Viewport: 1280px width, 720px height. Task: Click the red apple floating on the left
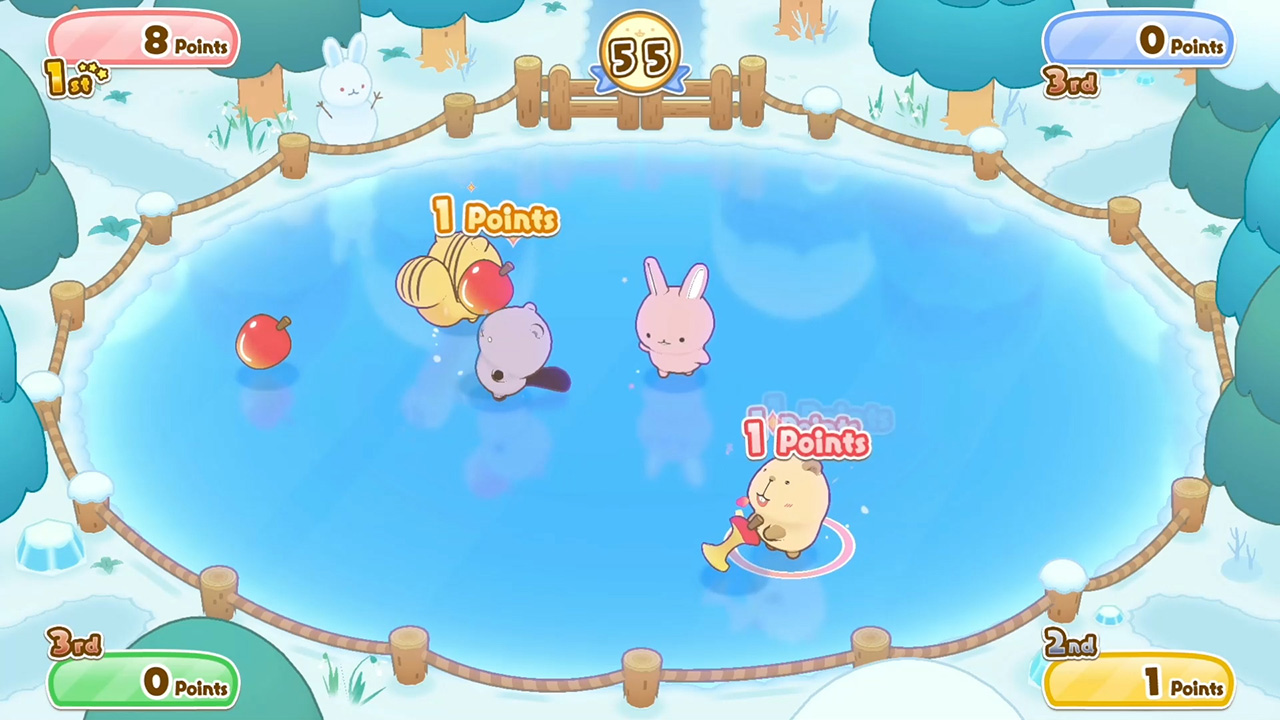coord(263,342)
